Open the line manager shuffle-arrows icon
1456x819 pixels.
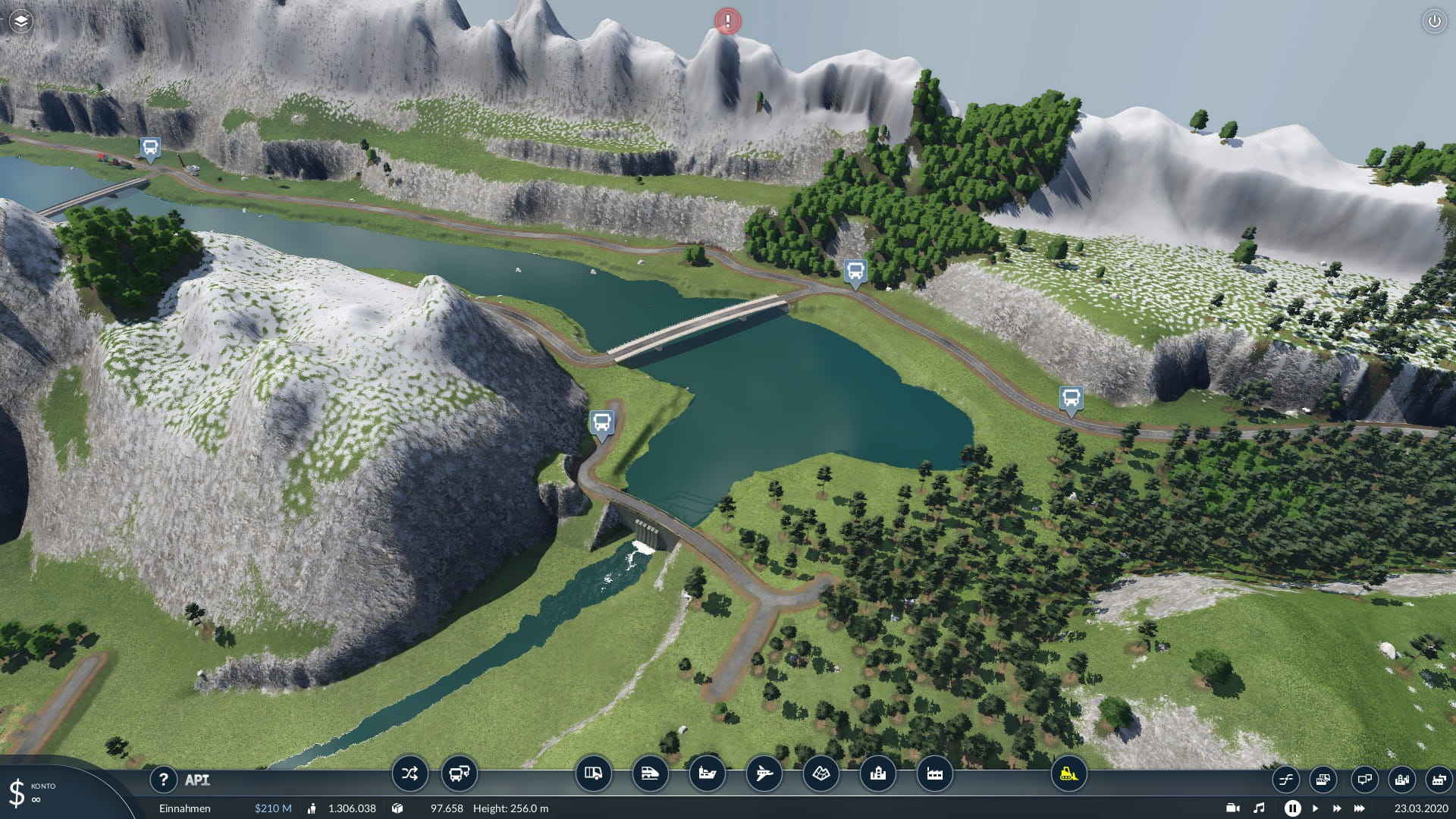click(x=409, y=774)
